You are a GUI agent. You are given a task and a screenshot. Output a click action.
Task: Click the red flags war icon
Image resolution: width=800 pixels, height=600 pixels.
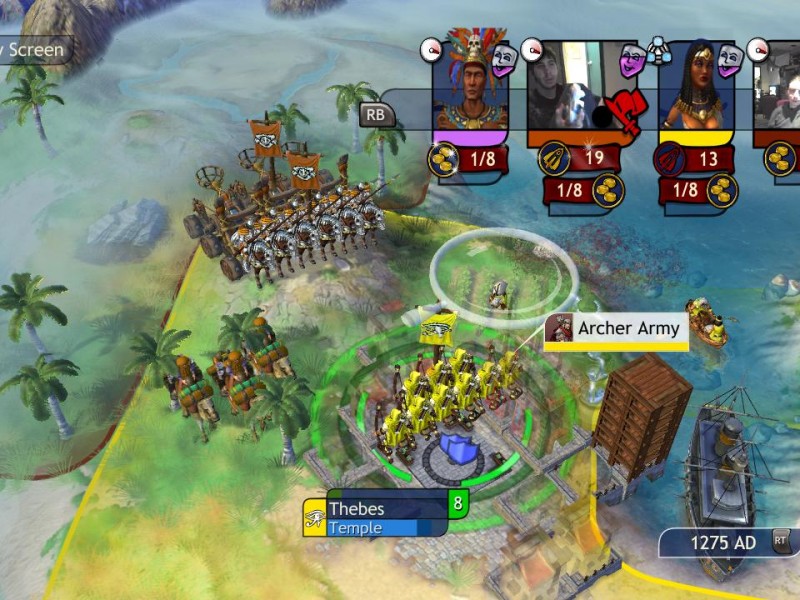click(x=622, y=111)
